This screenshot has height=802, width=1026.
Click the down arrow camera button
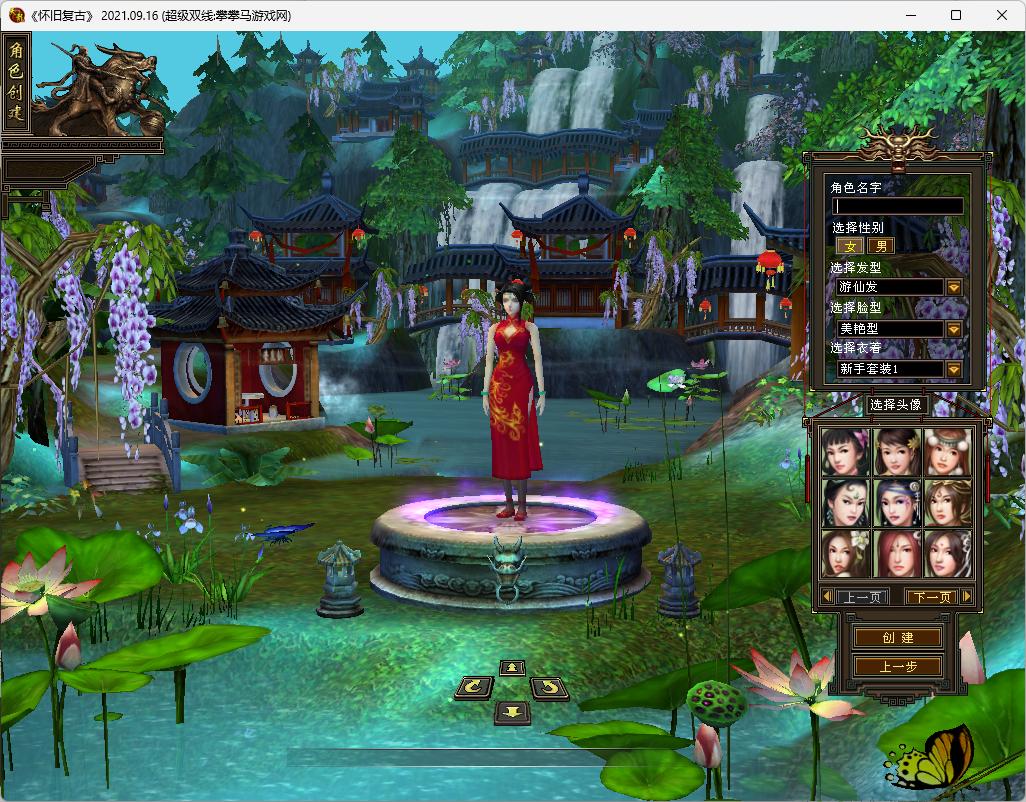point(512,711)
